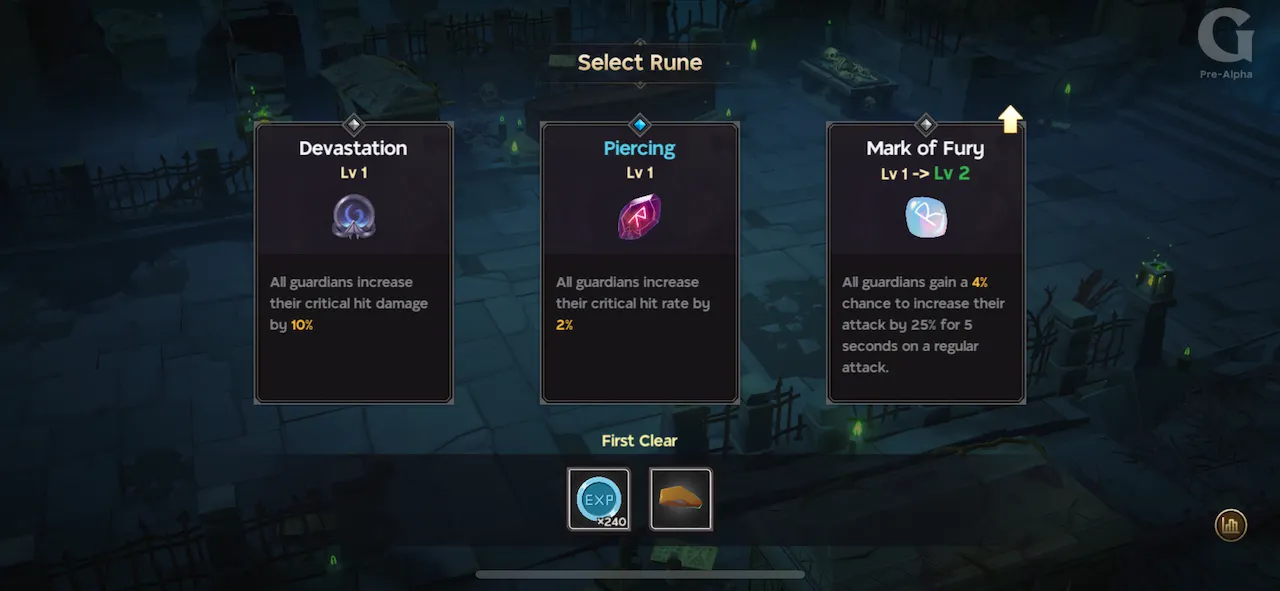Choose the Piercing rune card
The width and height of the screenshot is (1280, 591).
click(640, 262)
